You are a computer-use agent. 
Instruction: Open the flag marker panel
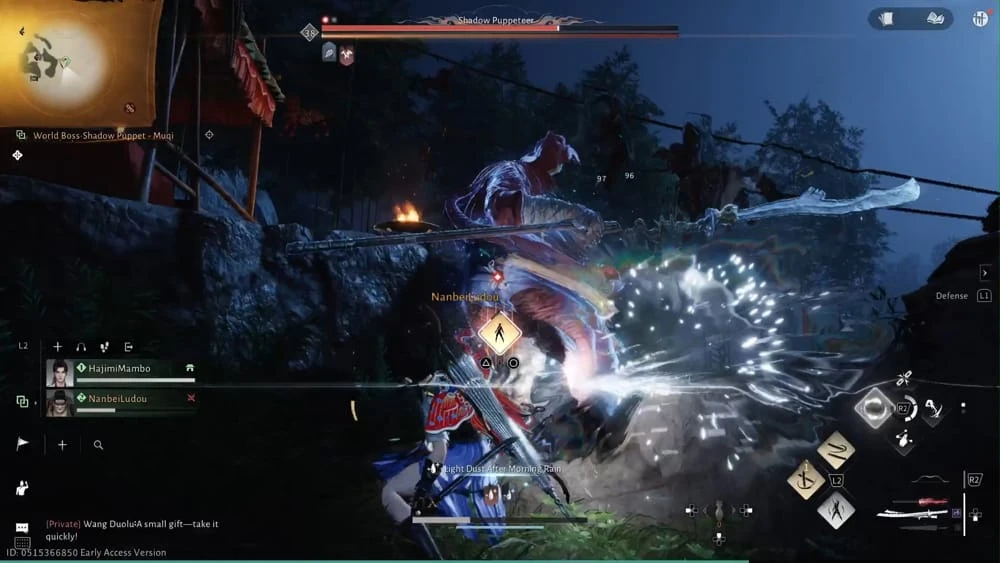[23, 445]
